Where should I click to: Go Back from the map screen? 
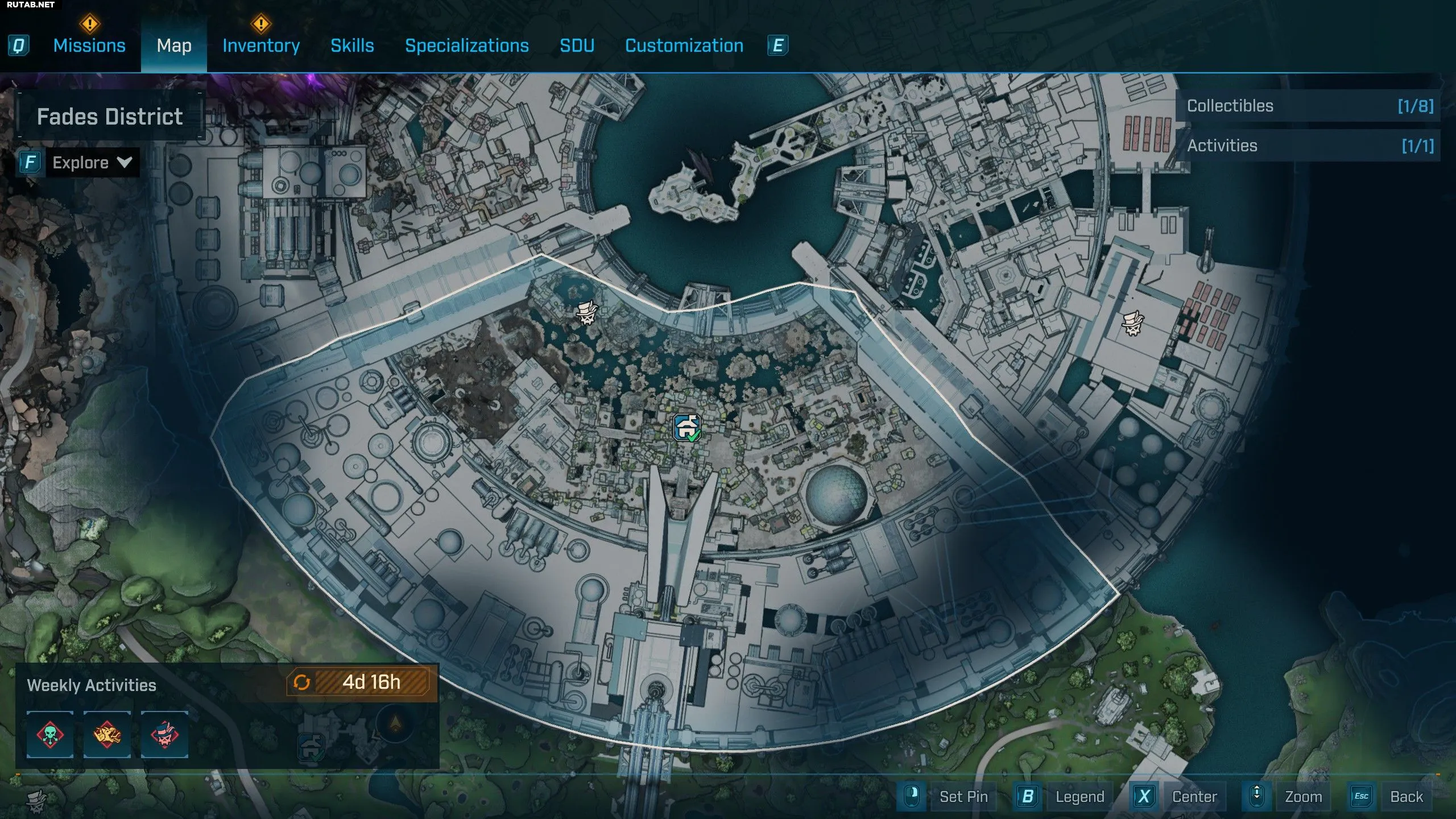click(x=1406, y=796)
